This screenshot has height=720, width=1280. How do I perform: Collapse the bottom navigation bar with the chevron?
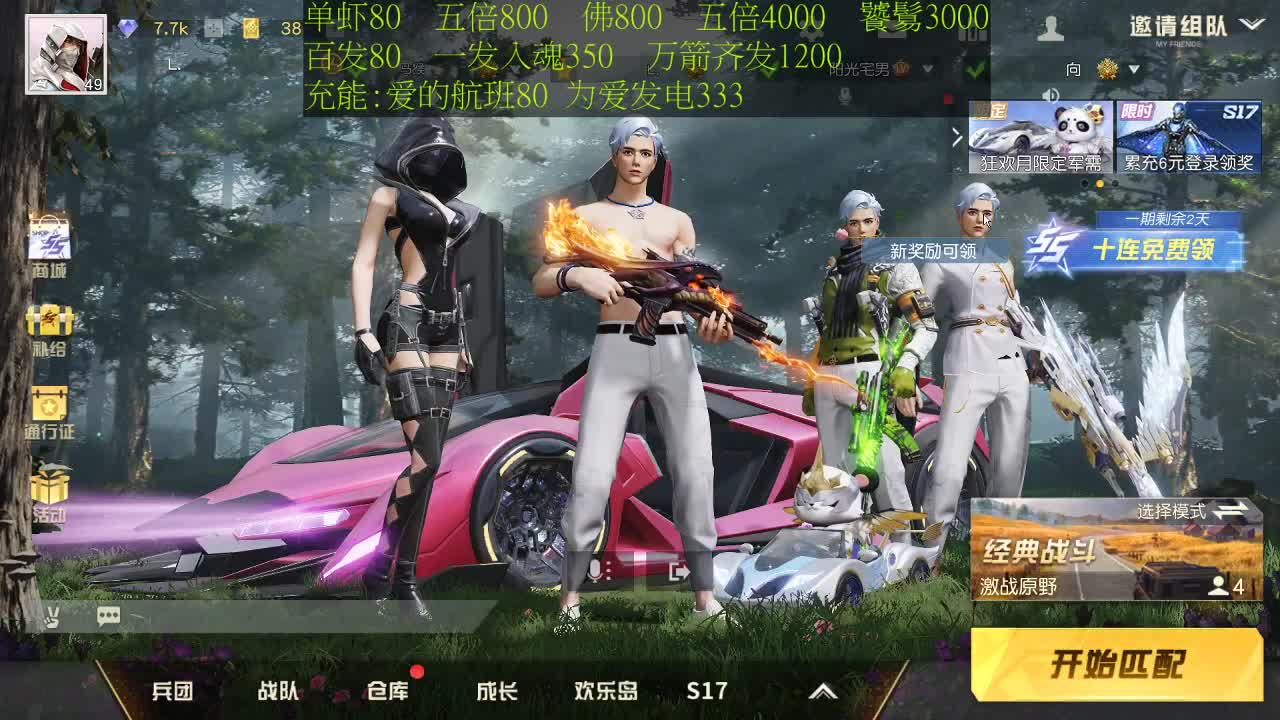pyautogui.click(x=823, y=690)
